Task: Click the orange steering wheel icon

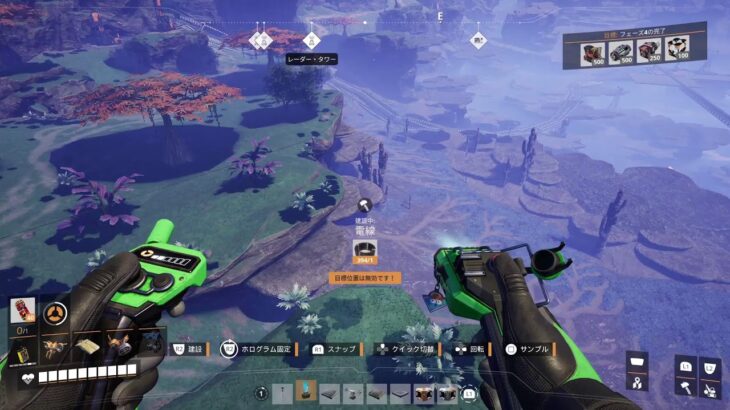Action: click(x=56, y=313)
